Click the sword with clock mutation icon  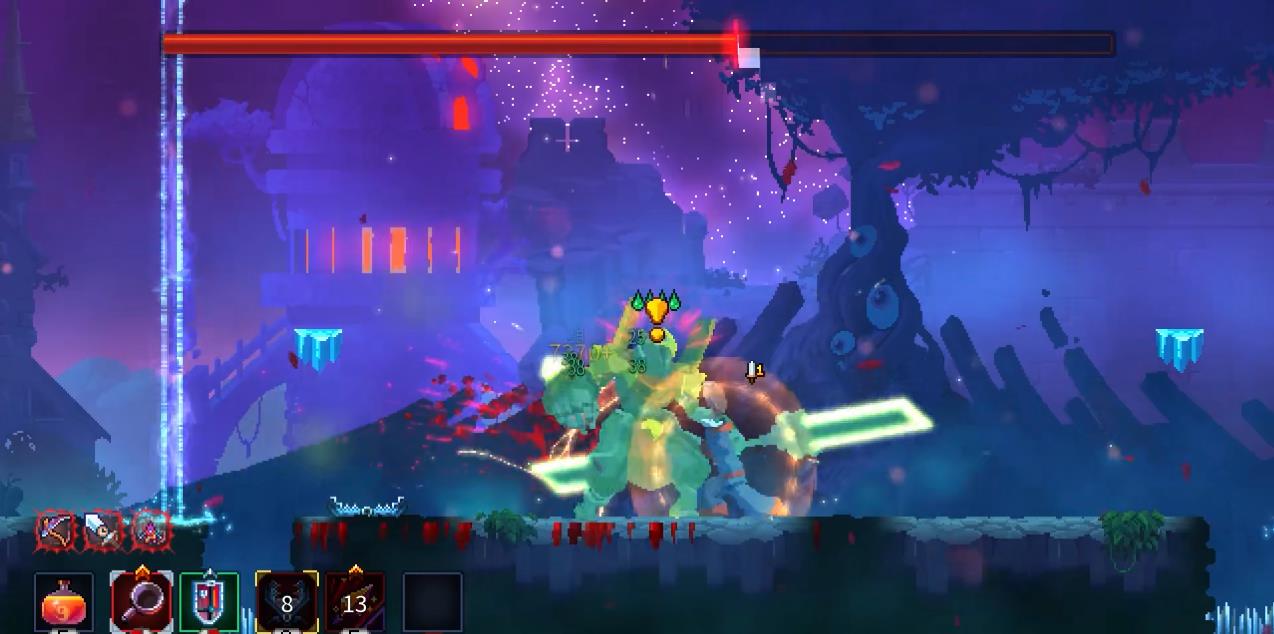tap(102, 531)
